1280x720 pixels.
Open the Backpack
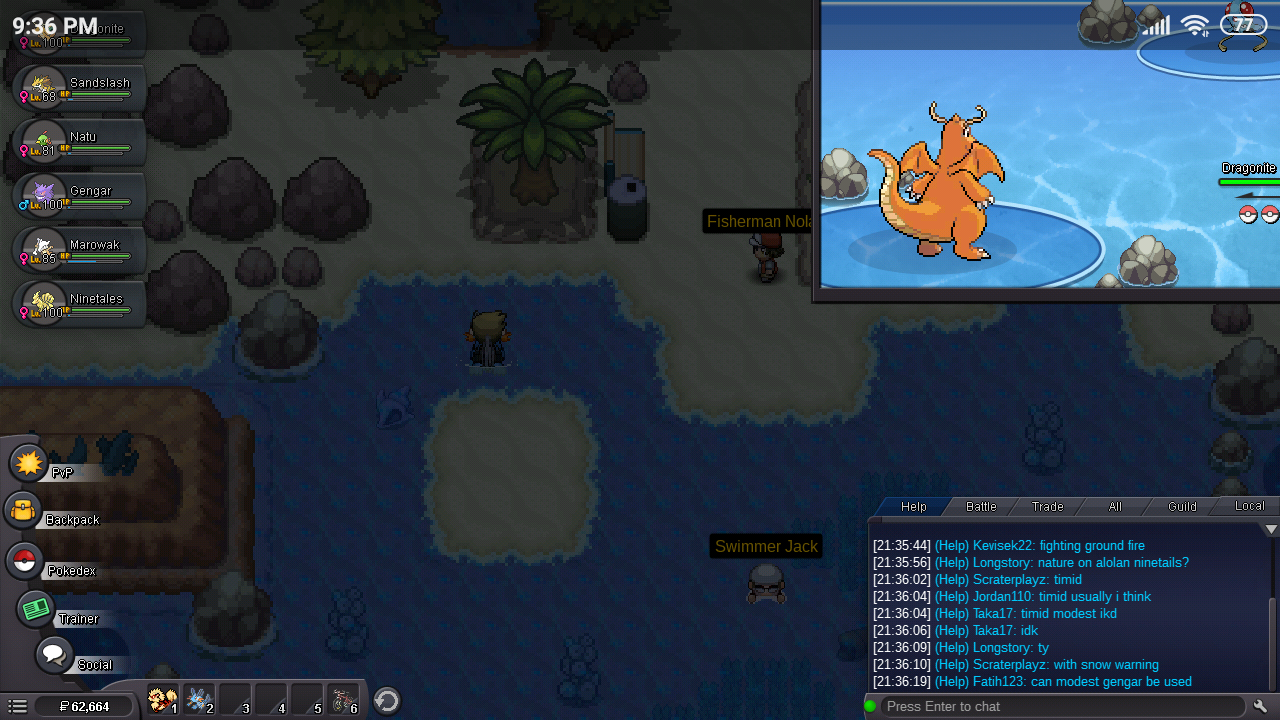coord(24,511)
